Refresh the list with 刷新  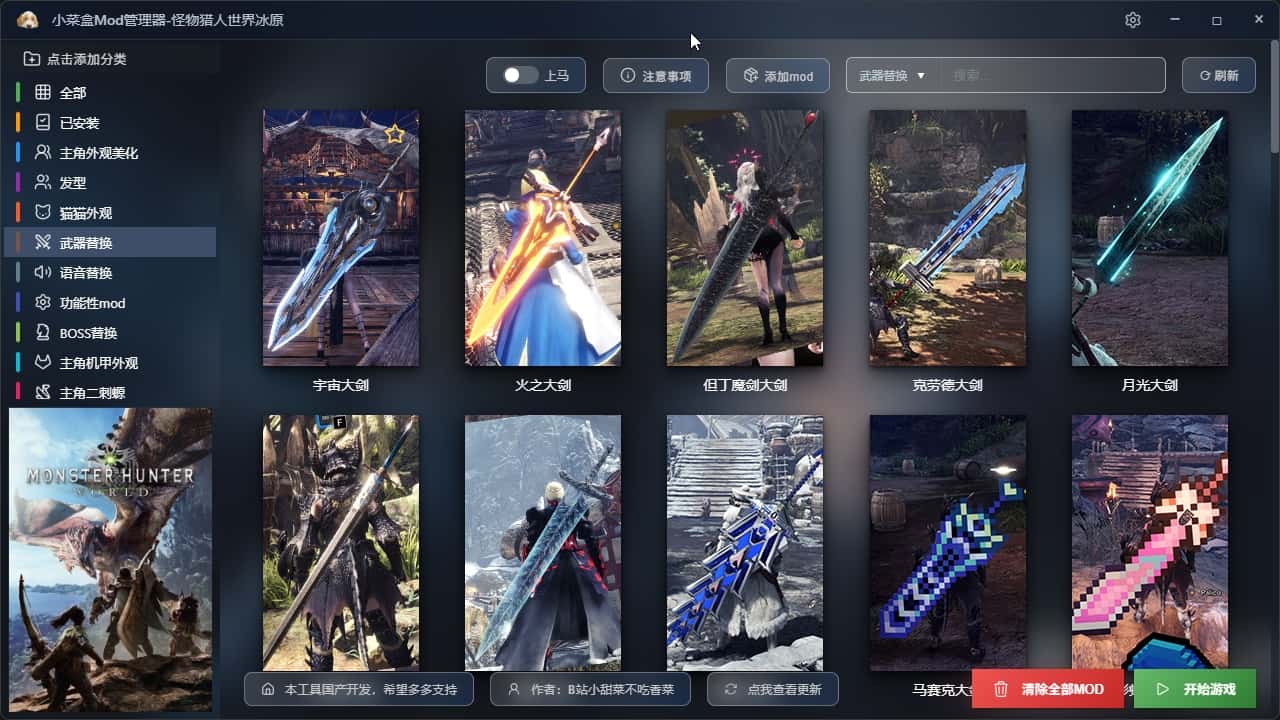1218,75
